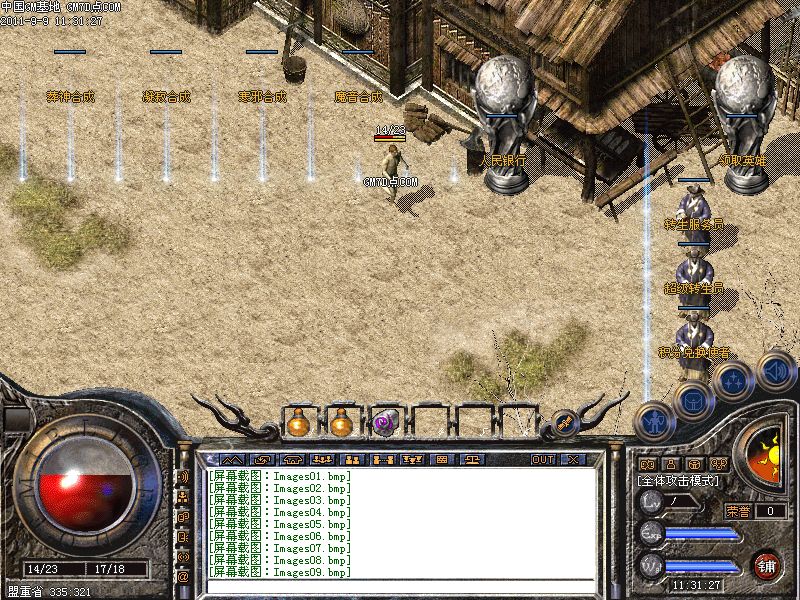Image resolution: width=800 pixels, height=600 pixels.
Task: Open the skills sparkle round button
Action: (x=733, y=381)
